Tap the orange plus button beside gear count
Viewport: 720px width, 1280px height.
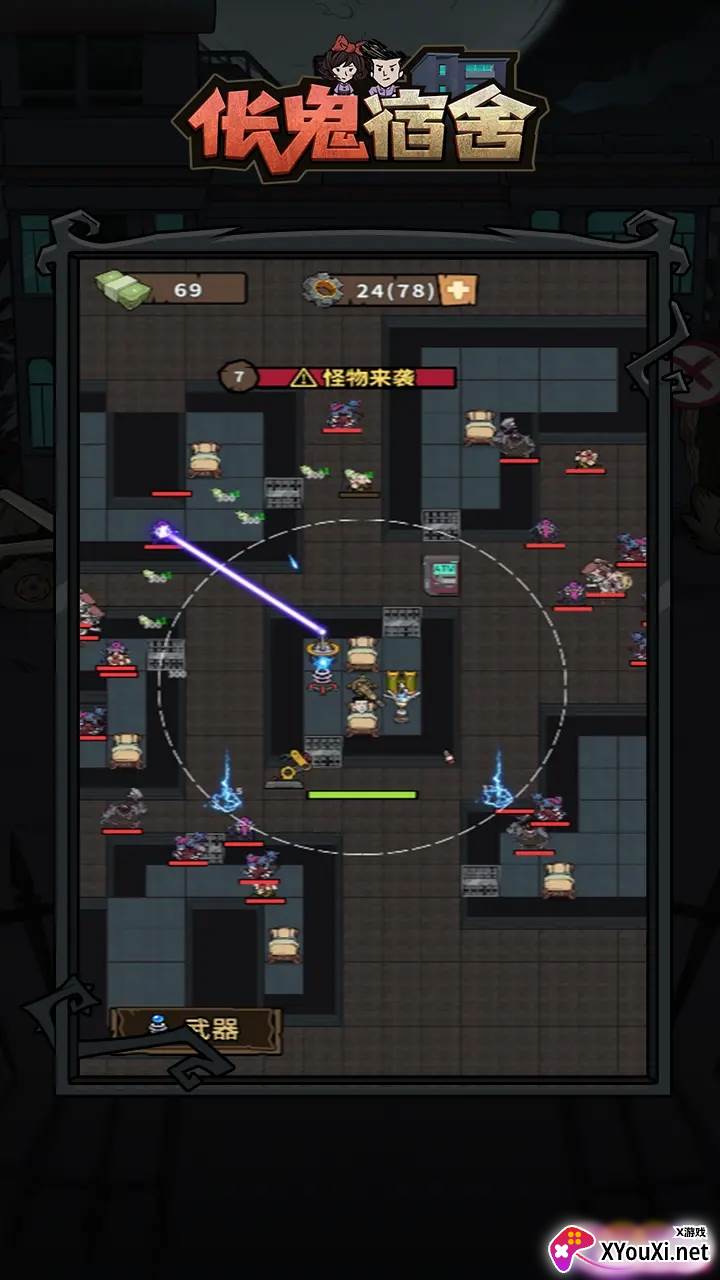click(460, 290)
